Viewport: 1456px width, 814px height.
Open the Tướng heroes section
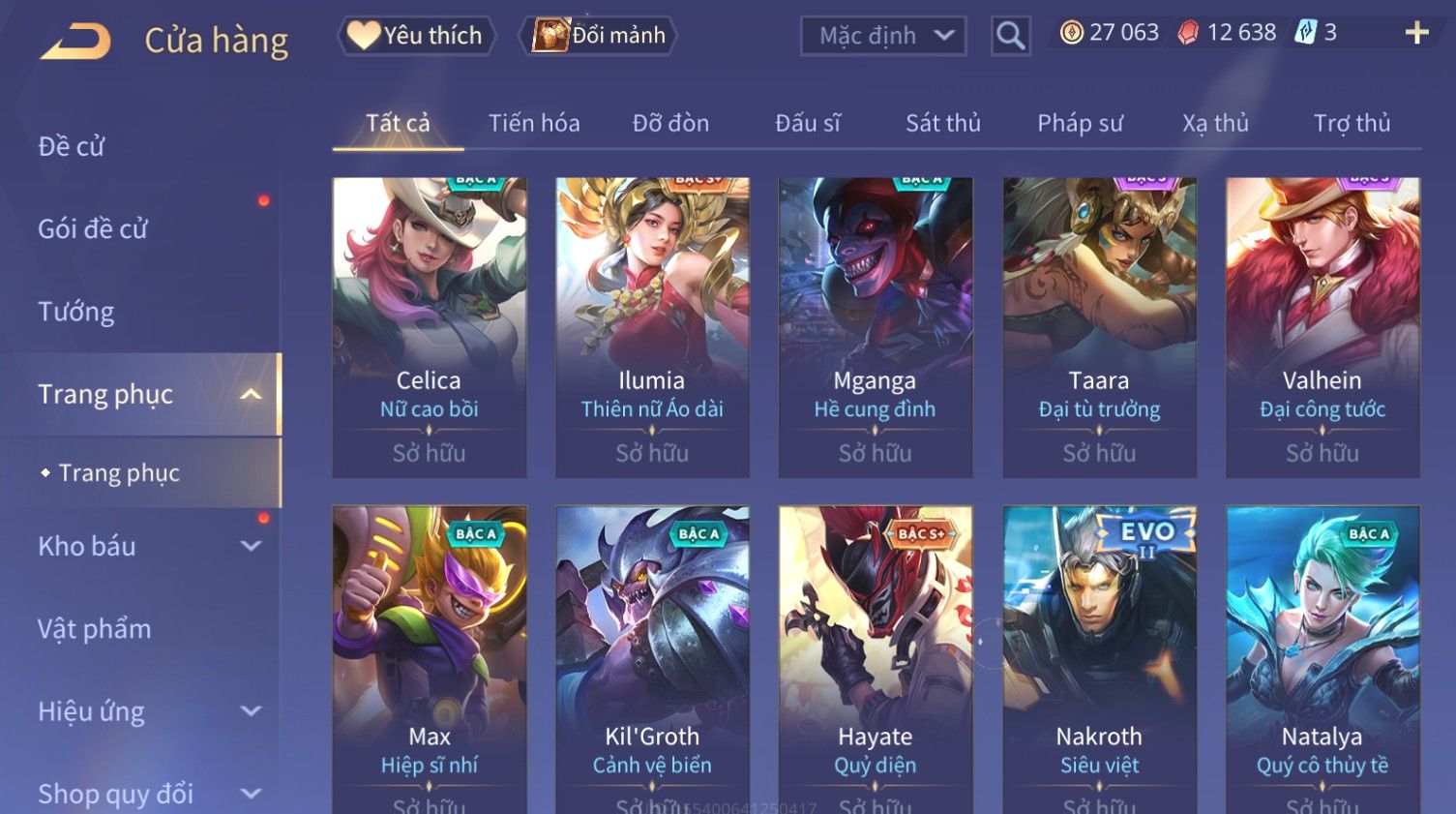coord(76,312)
